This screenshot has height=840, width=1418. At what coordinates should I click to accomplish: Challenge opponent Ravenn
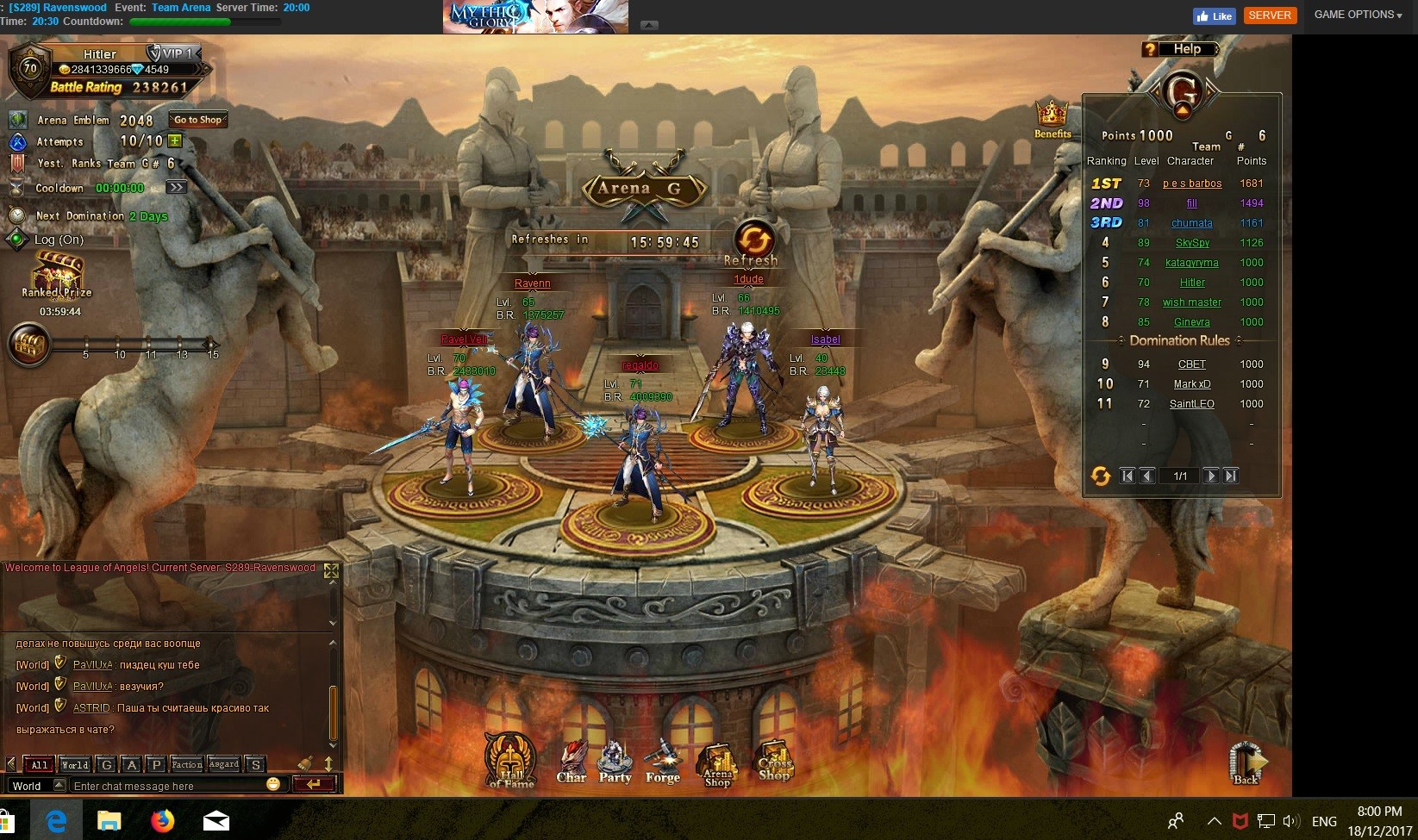point(532,283)
